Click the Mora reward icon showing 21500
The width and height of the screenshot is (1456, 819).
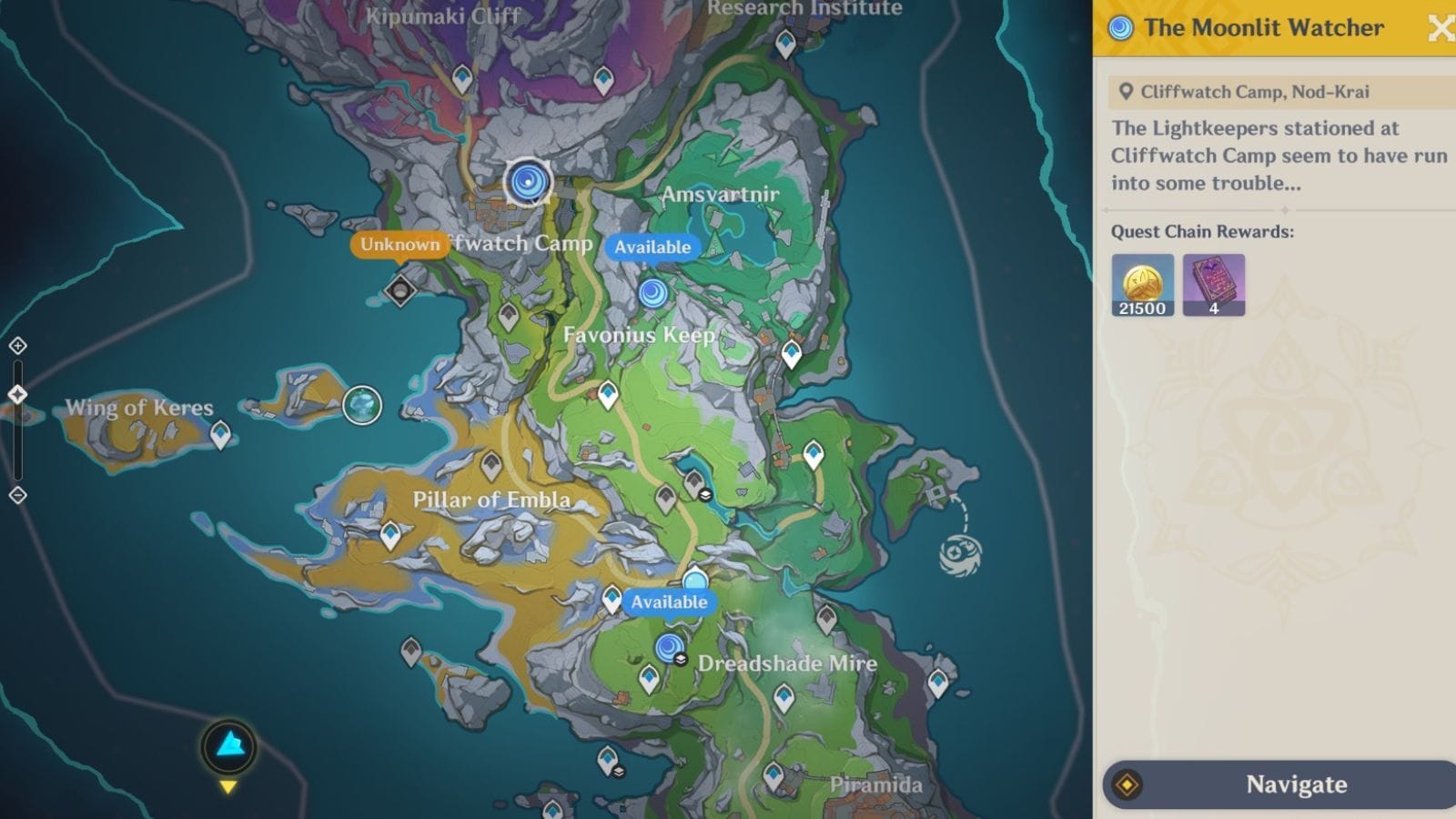pyautogui.click(x=1142, y=285)
